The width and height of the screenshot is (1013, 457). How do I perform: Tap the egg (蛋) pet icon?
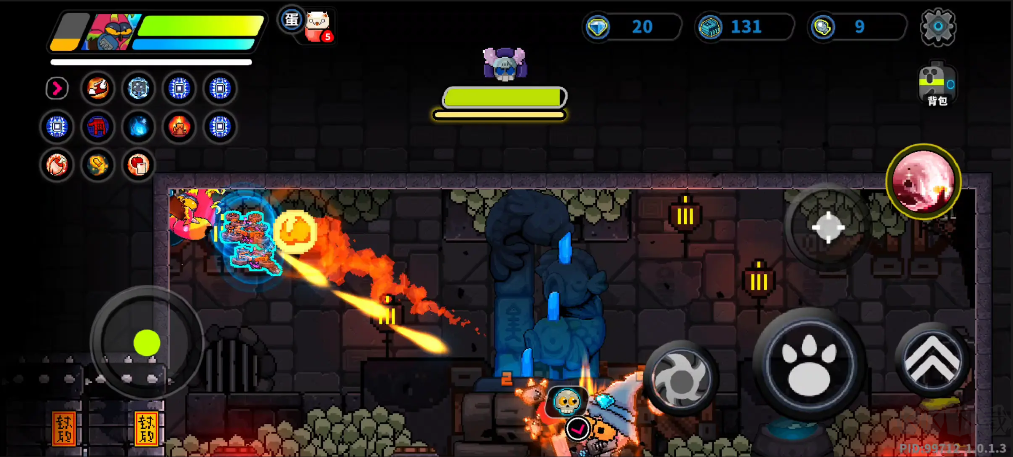point(291,19)
